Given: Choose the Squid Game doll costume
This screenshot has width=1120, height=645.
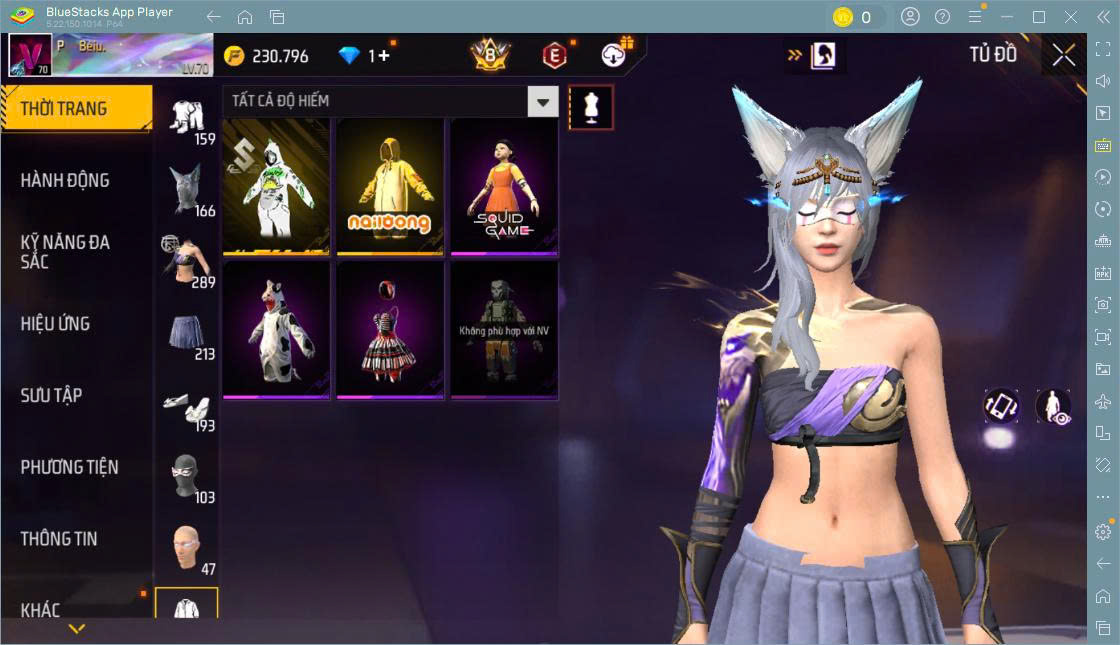Looking at the screenshot, I should click(x=504, y=186).
